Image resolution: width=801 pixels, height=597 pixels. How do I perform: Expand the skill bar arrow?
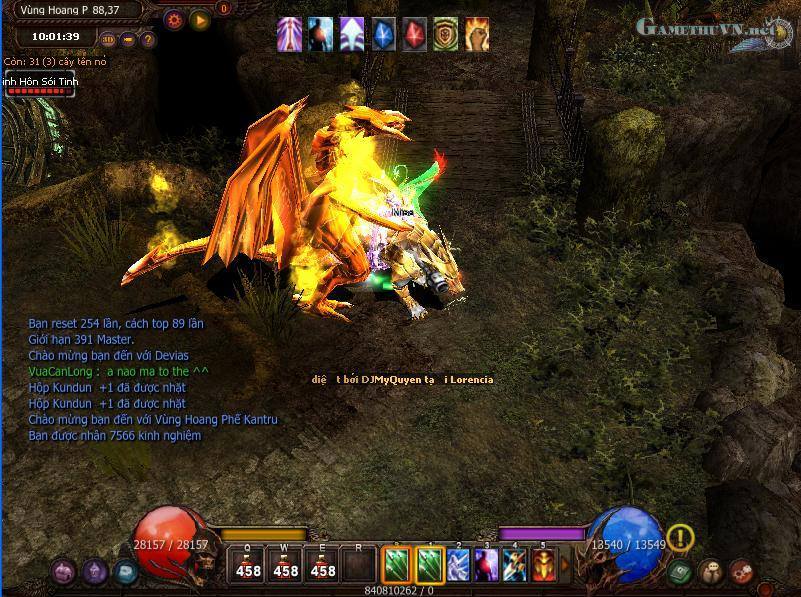point(566,566)
